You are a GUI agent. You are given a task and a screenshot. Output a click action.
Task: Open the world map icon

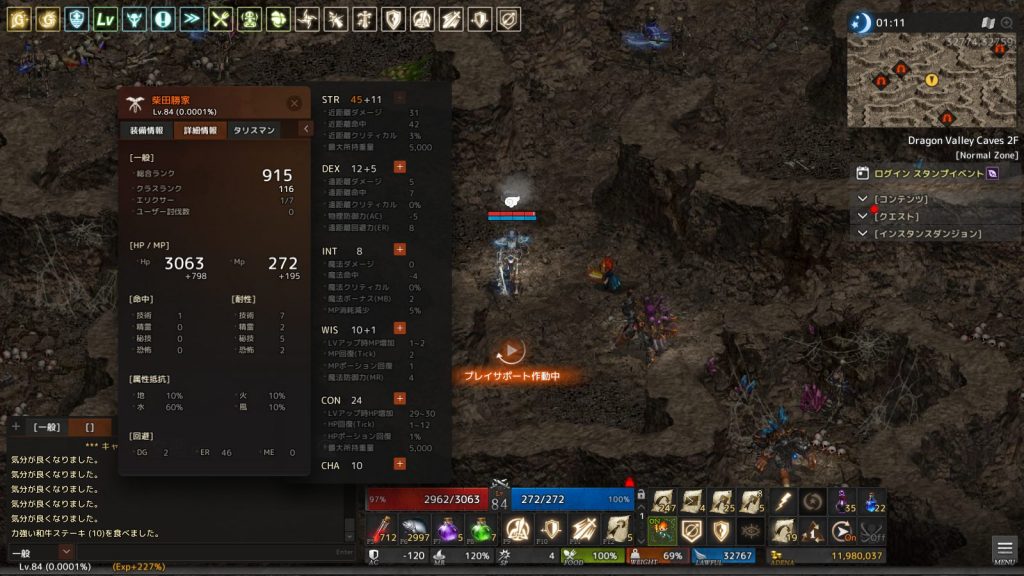(x=988, y=22)
